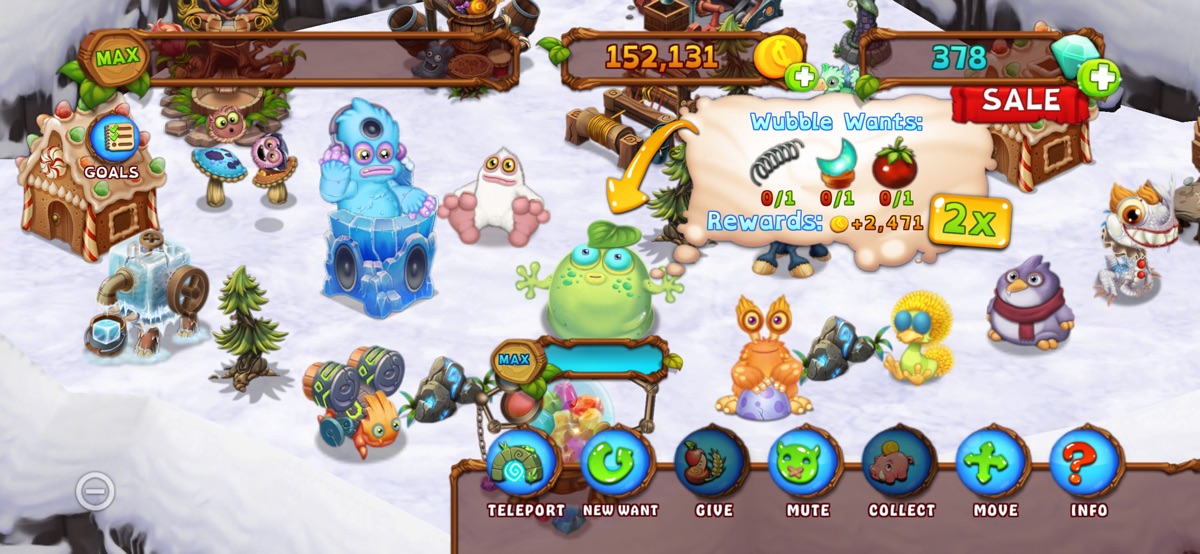This screenshot has height=554, width=1200.
Task: Move the selected monster
Action: (995, 465)
